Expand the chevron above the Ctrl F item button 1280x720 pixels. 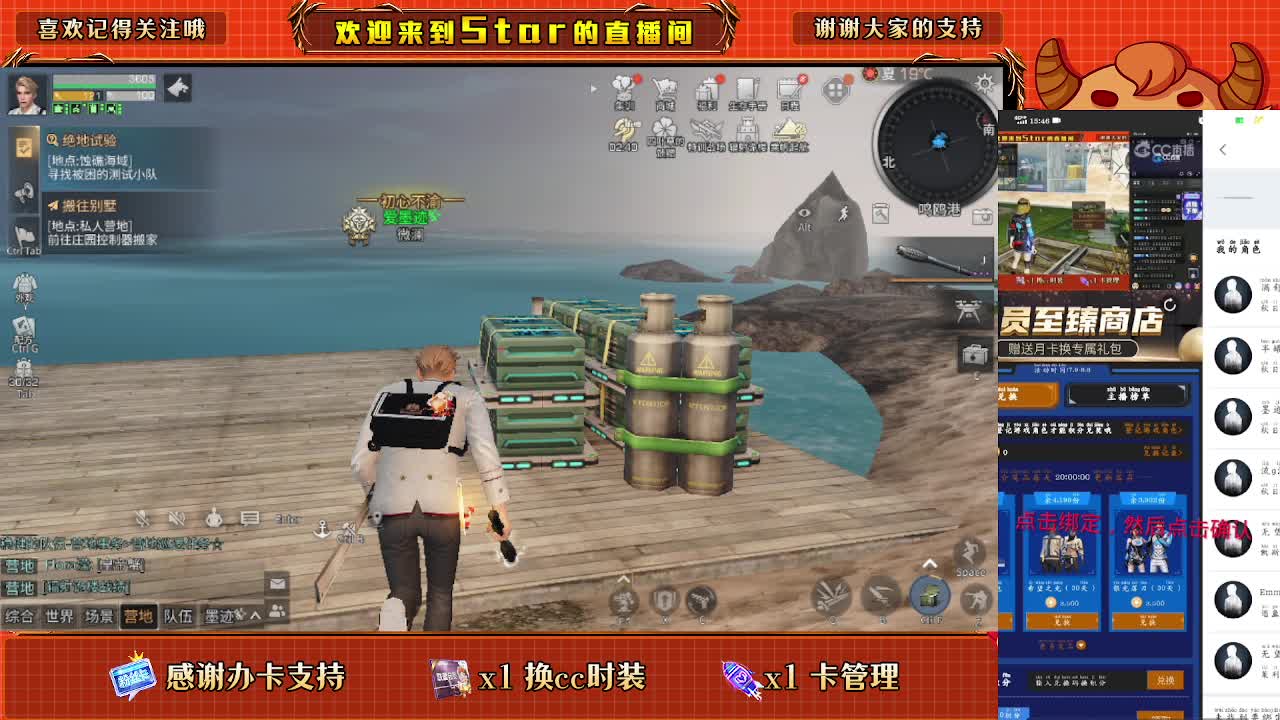tap(930, 565)
